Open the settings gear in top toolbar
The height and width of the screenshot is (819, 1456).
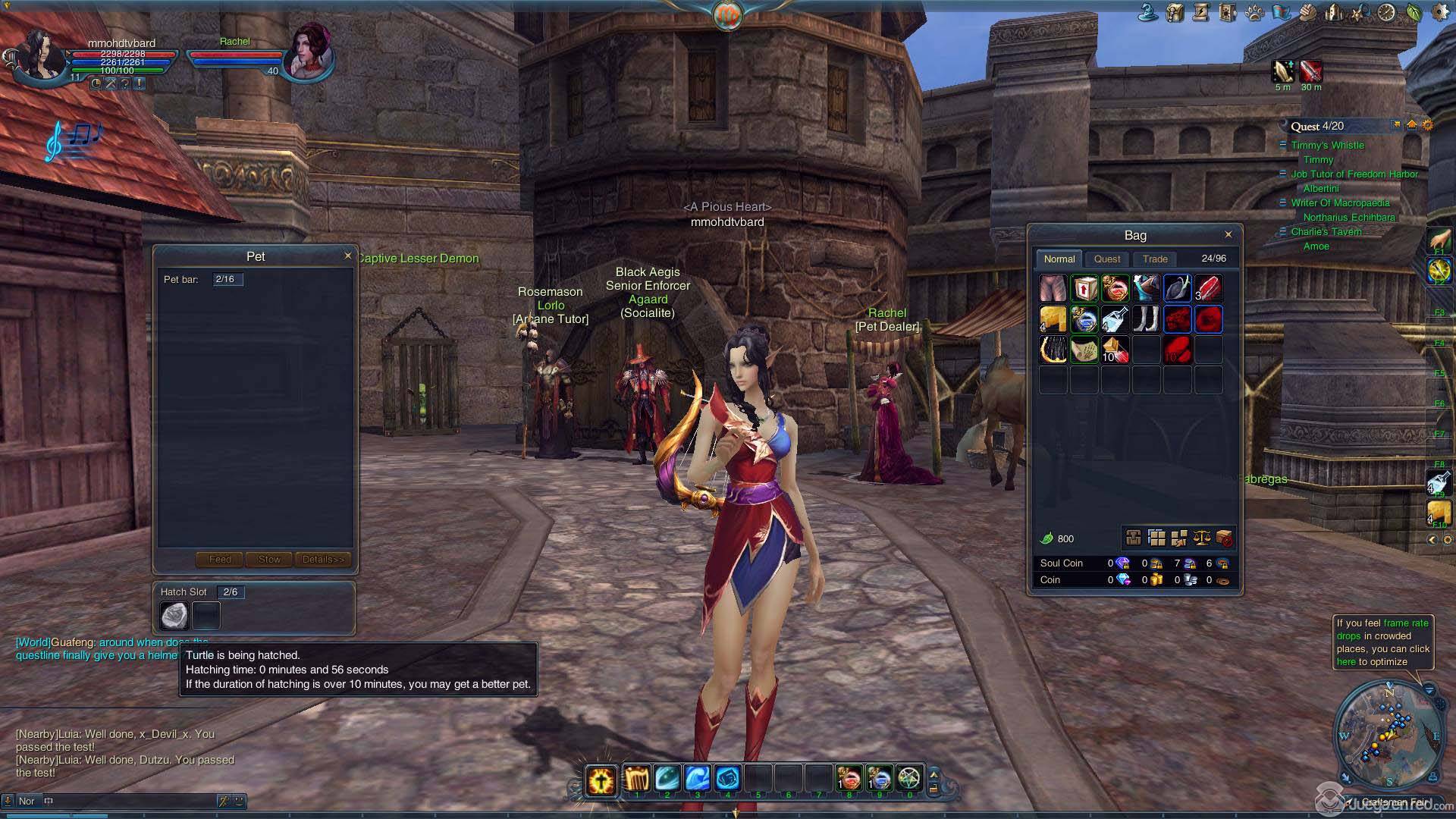point(1439,12)
